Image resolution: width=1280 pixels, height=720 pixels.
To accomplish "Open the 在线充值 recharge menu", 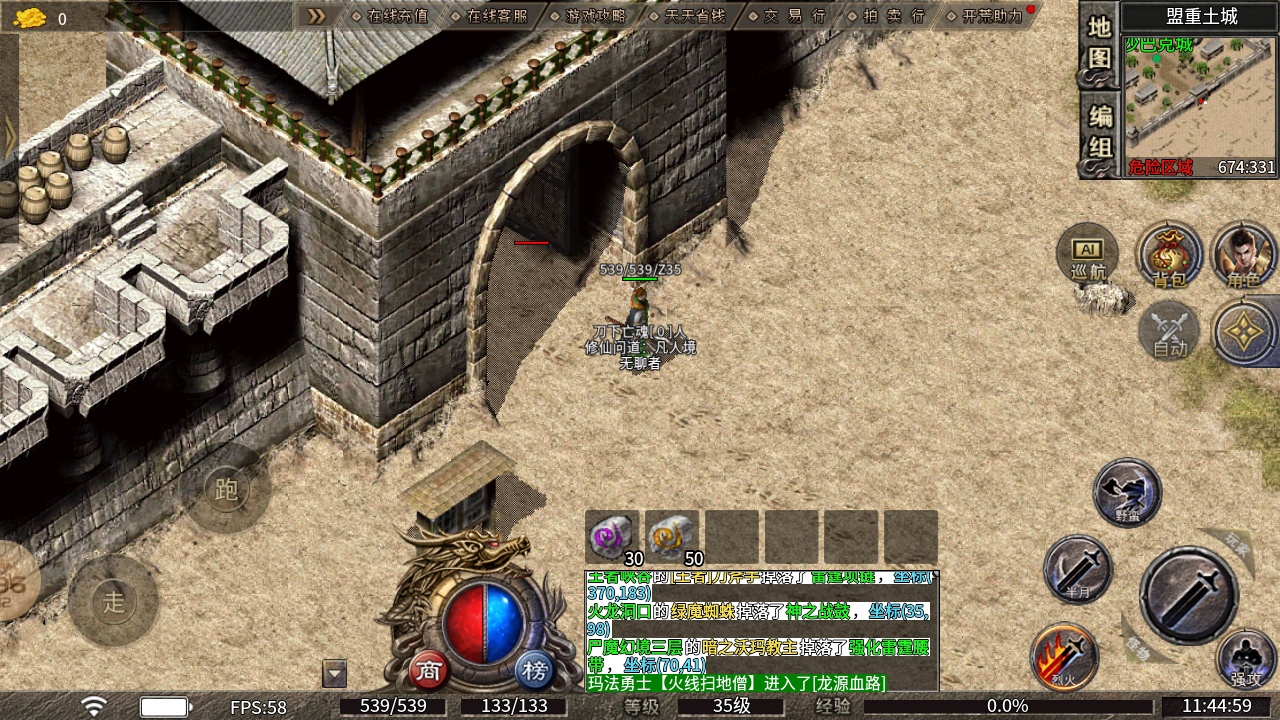I will (390, 16).
